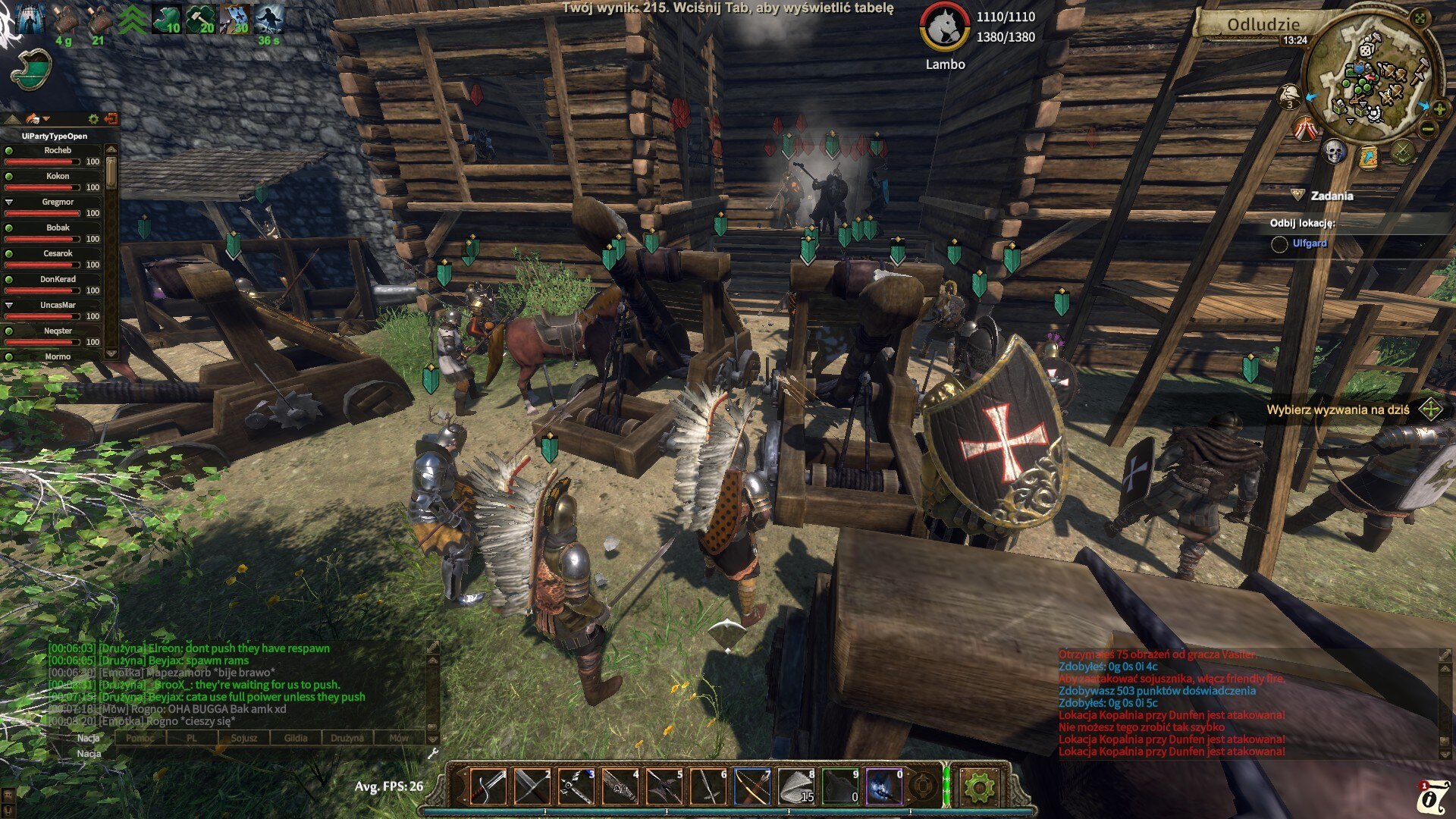
Task: Open the treasure map scroll icon
Action: [1369, 157]
